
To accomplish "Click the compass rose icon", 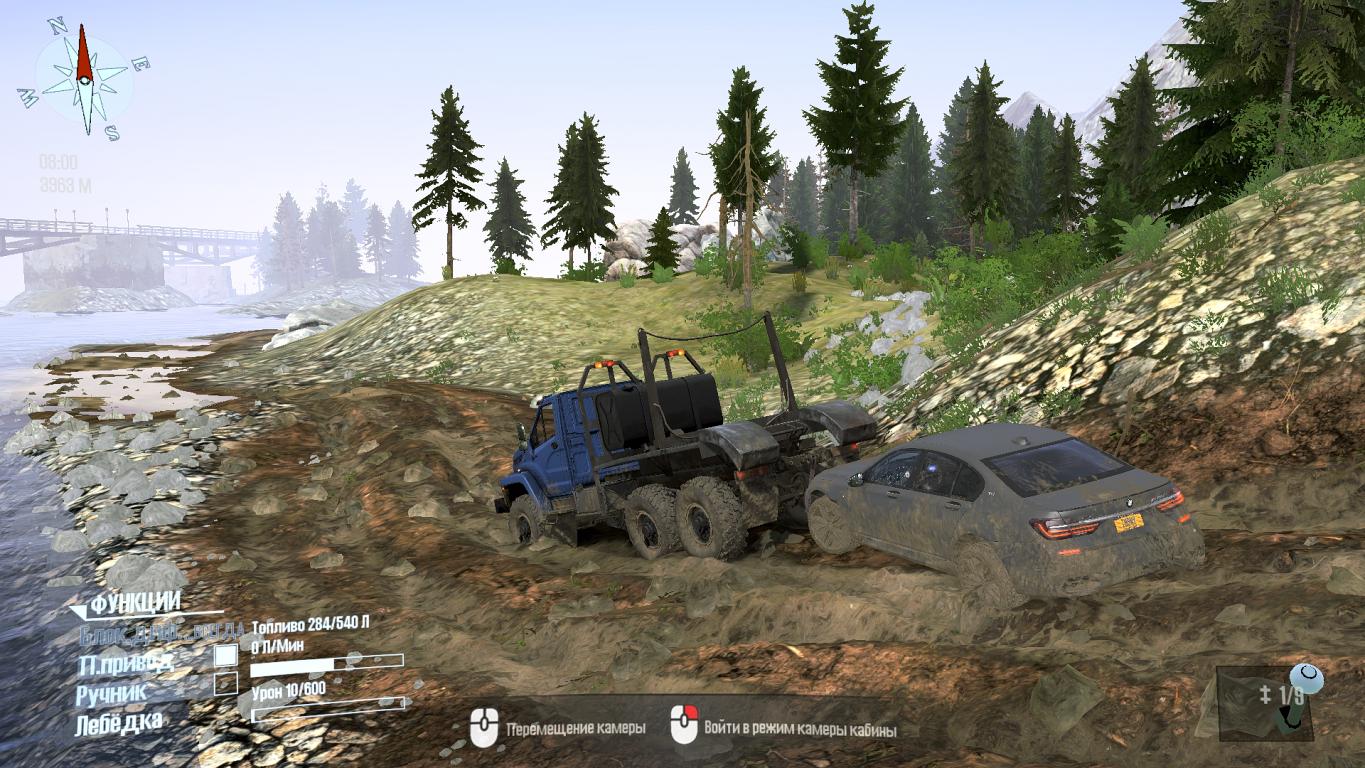I will tap(84, 80).
